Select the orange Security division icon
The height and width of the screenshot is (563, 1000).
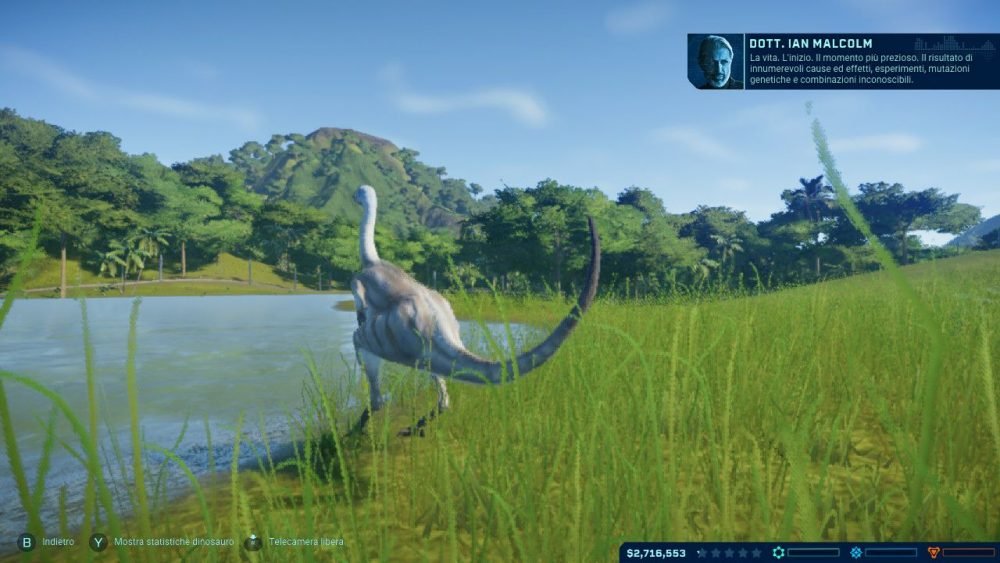[x=933, y=552]
